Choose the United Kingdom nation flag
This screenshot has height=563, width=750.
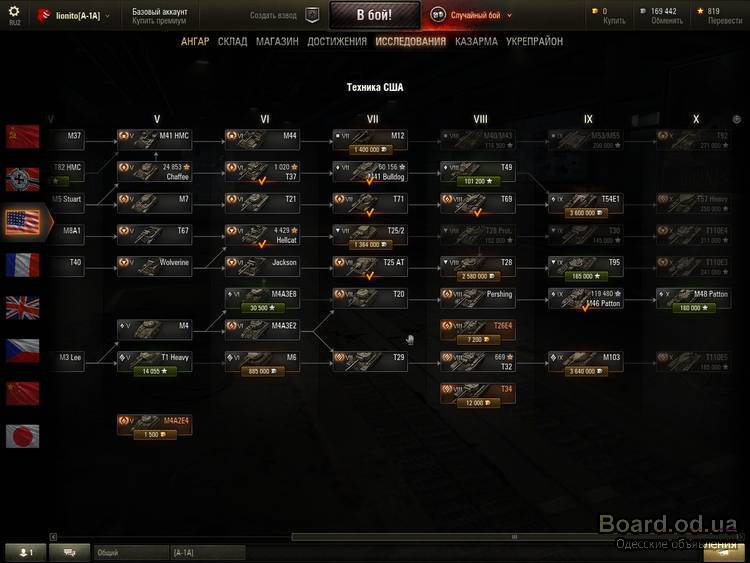(22, 307)
